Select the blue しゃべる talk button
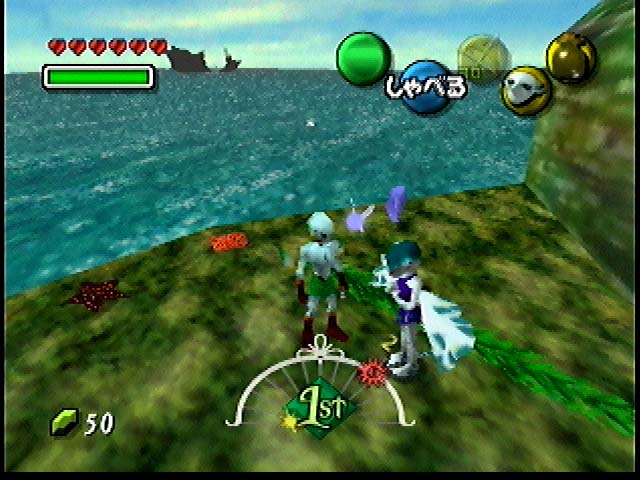This screenshot has height=480, width=640. pos(427,87)
